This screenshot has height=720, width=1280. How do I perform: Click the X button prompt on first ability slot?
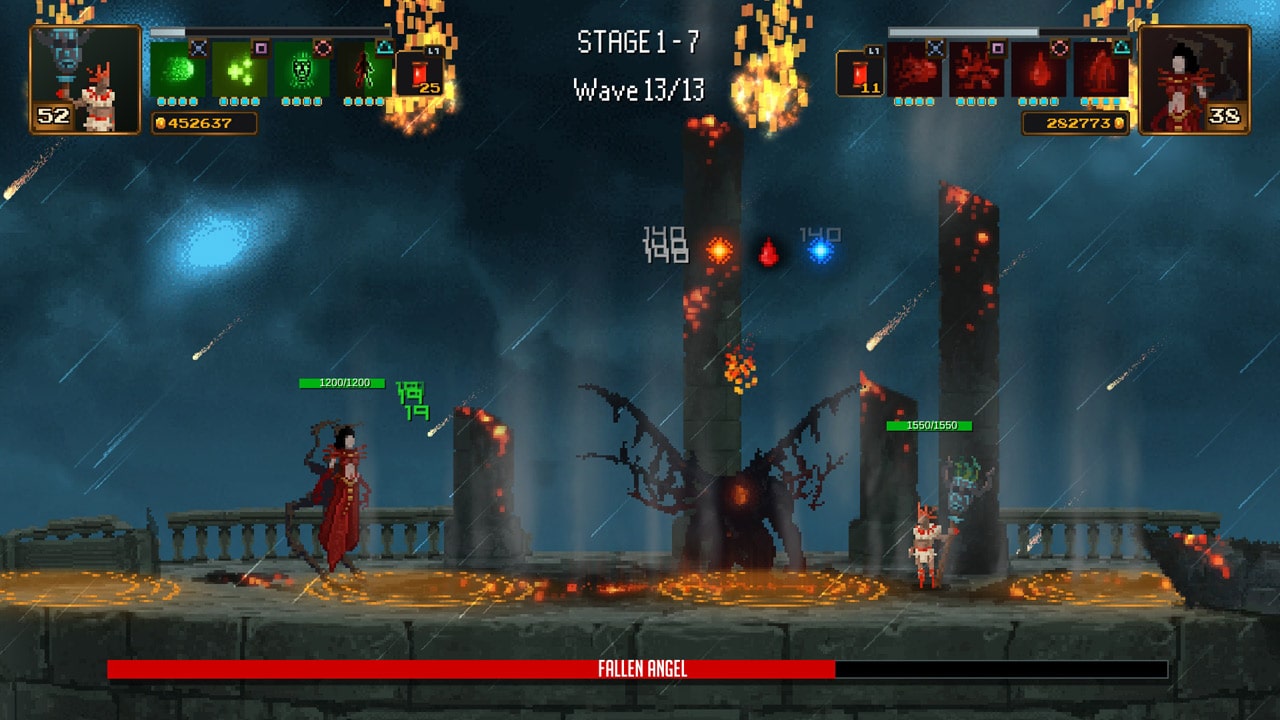point(199,47)
